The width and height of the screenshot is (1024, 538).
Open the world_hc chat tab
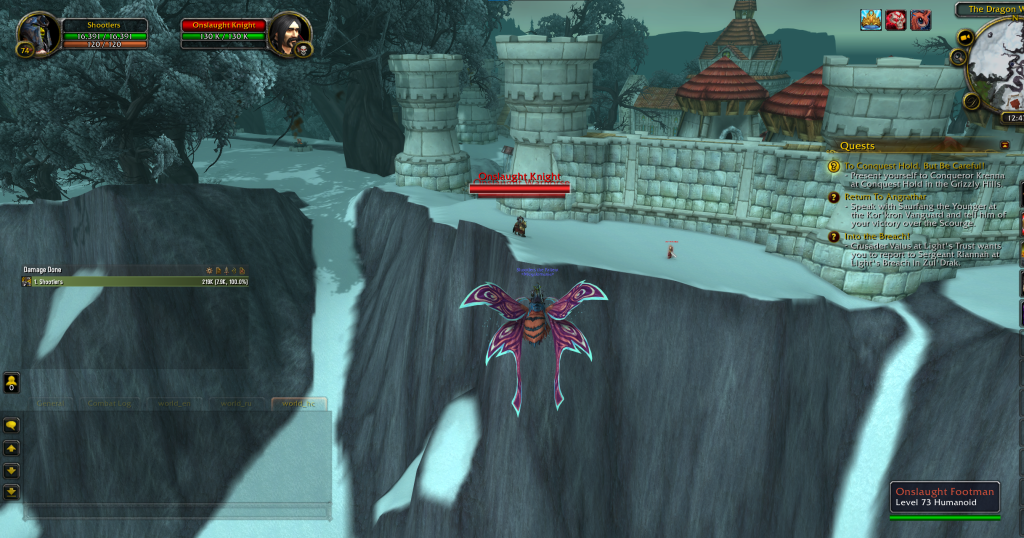(298, 404)
